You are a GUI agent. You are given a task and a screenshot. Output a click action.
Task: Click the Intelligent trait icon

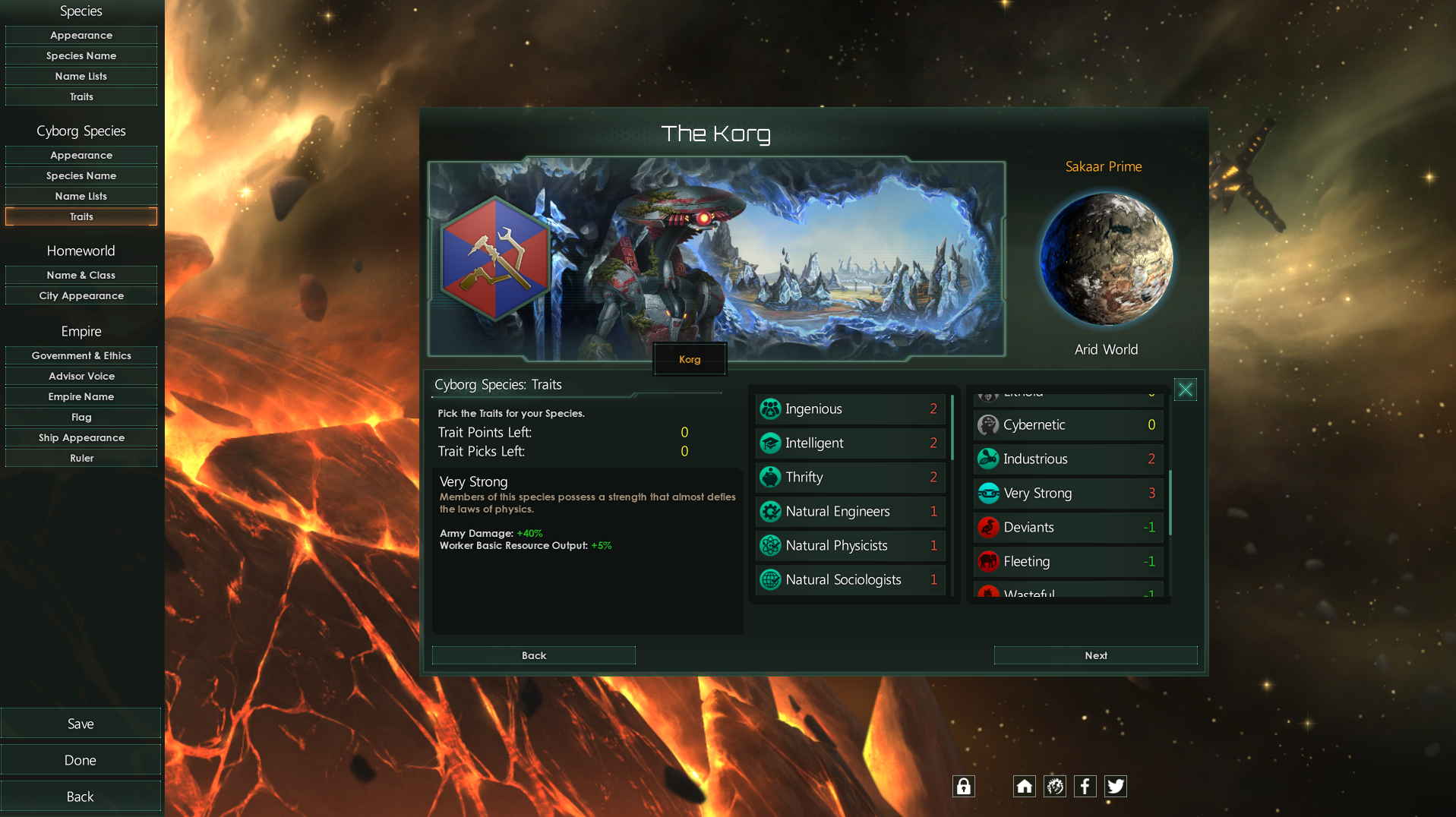[769, 443]
